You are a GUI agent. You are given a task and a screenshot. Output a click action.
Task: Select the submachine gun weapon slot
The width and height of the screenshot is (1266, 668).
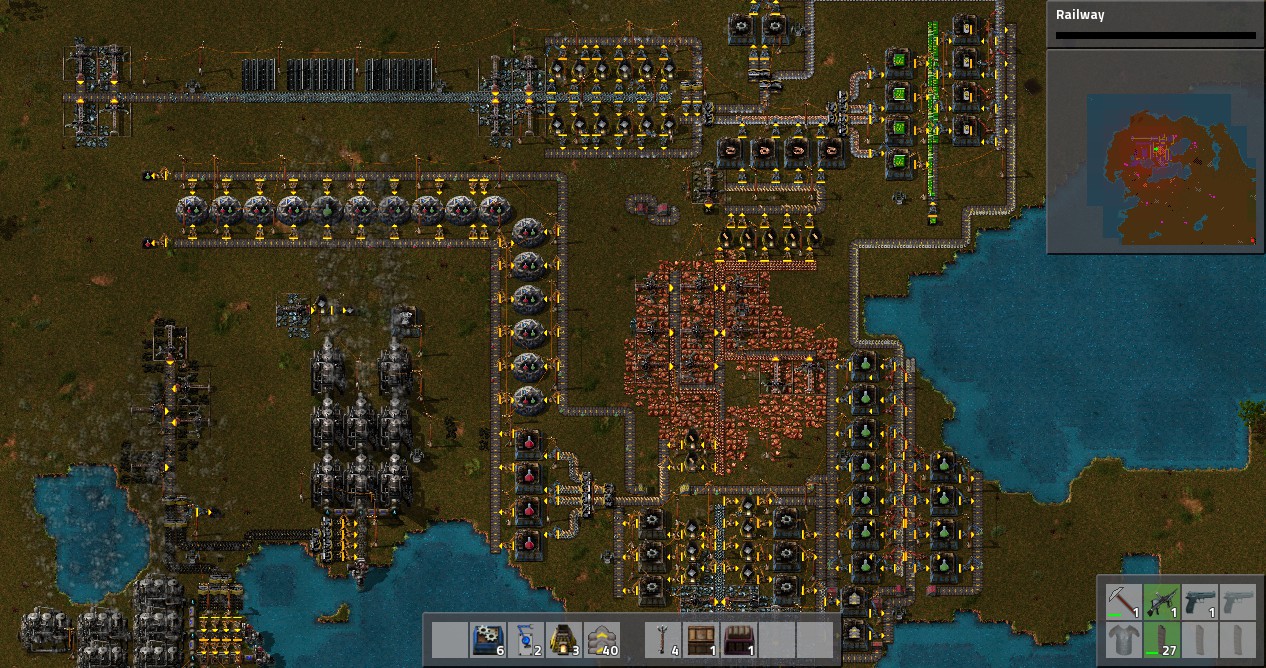pyautogui.click(x=1161, y=602)
